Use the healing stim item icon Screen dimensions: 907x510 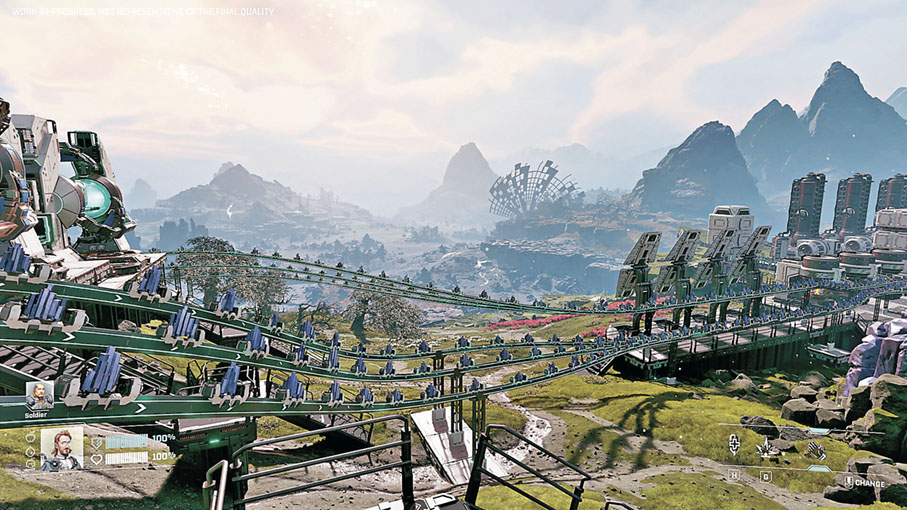[x=734, y=444]
